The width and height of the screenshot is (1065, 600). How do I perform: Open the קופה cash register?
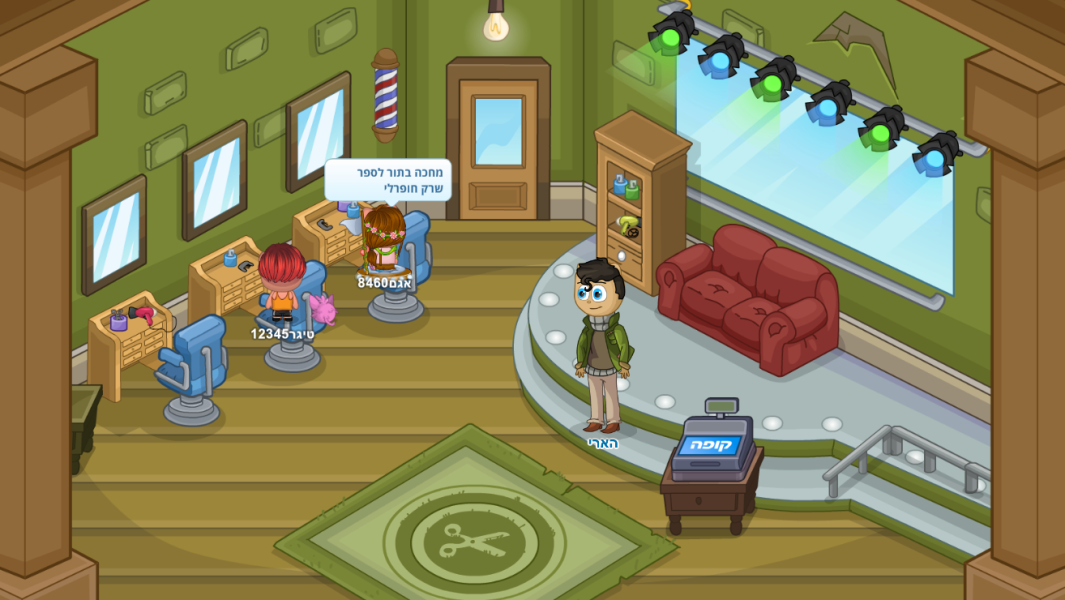click(712, 446)
